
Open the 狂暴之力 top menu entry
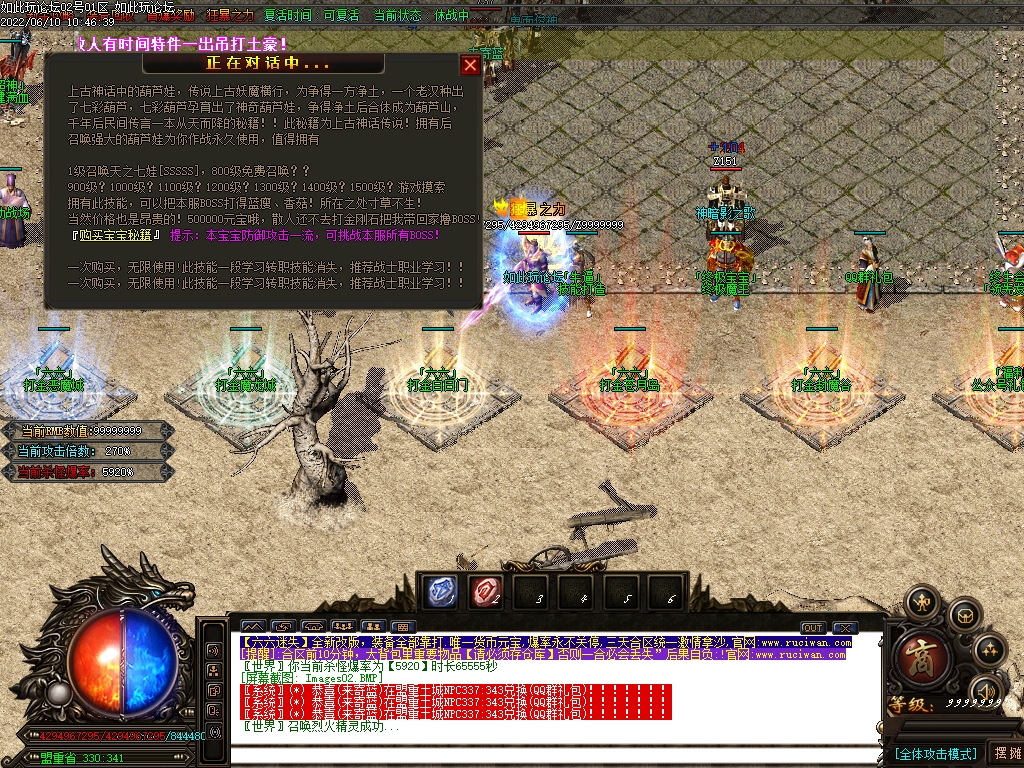(229, 16)
